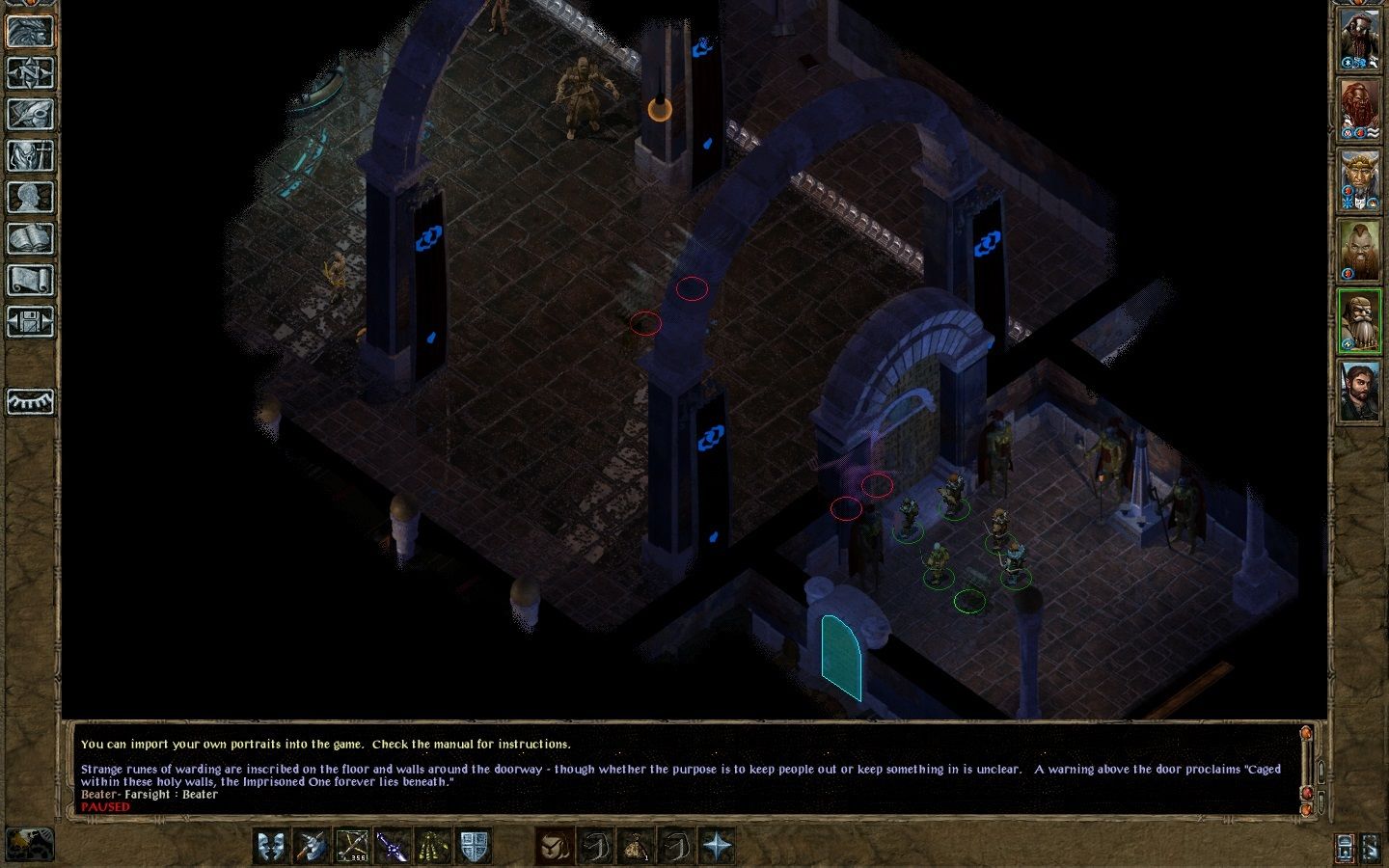Select the red-bearded dwarf portrait
Viewport: 1389px width, 868px height.
click(x=1359, y=111)
